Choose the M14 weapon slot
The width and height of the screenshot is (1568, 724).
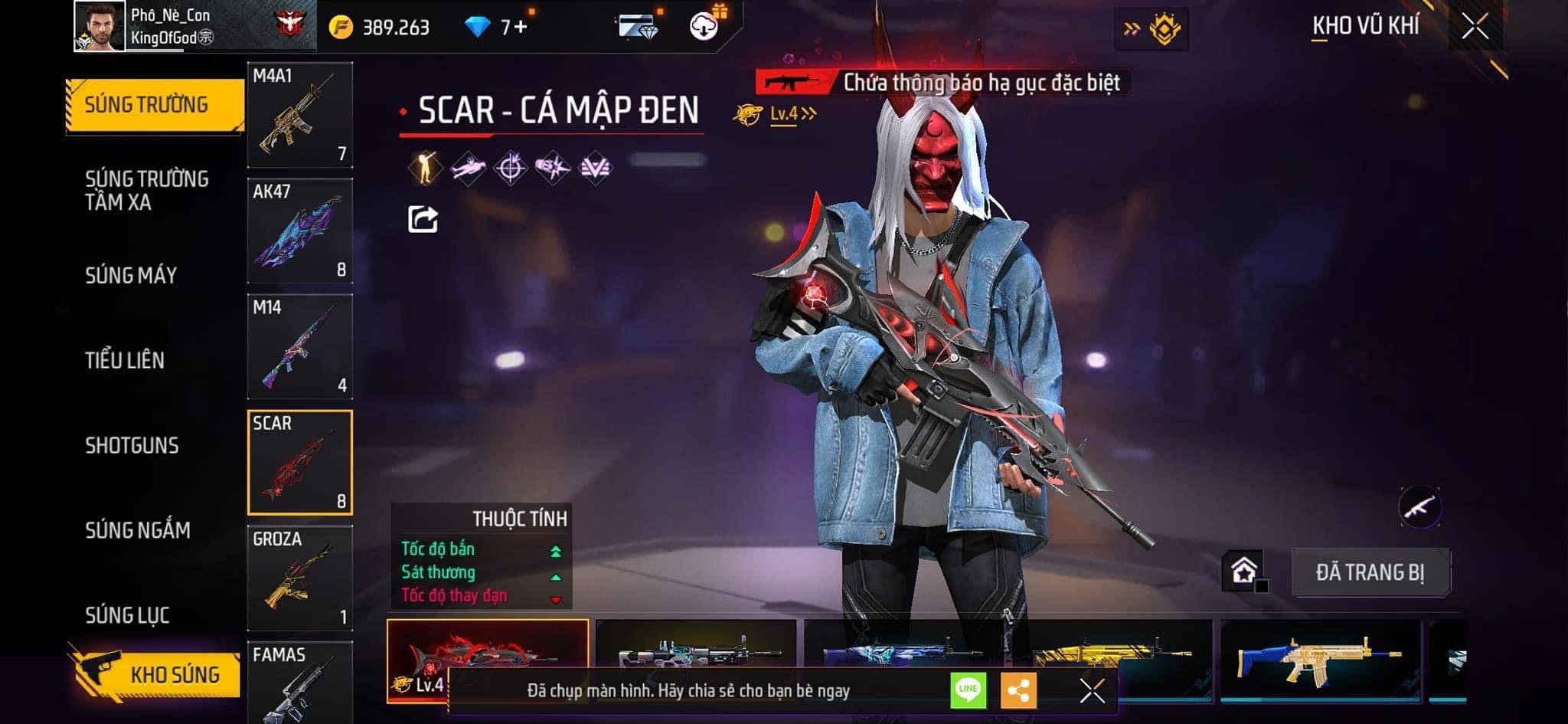(x=300, y=346)
